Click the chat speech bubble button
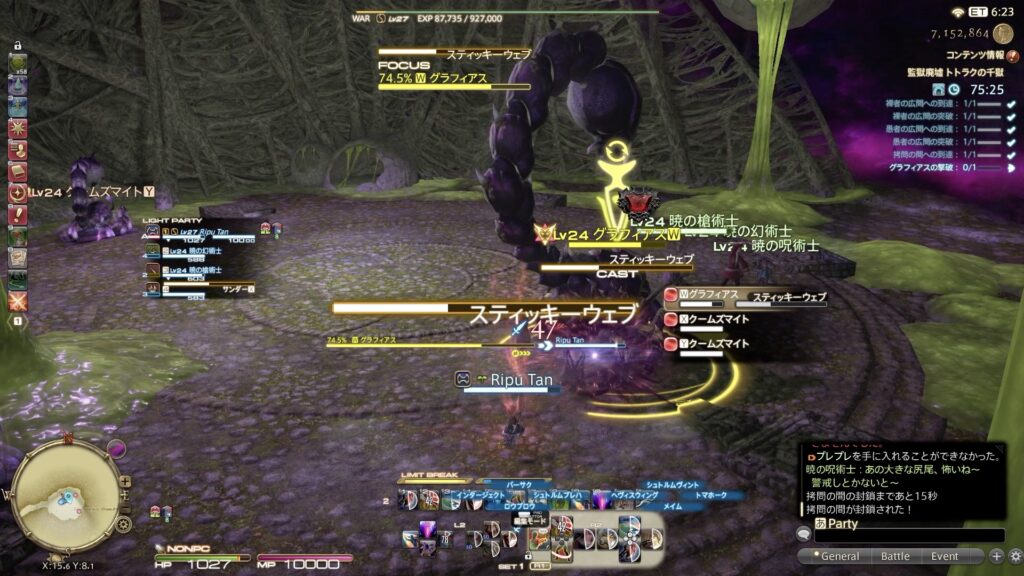The height and width of the screenshot is (576, 1024). click(803, 534)
